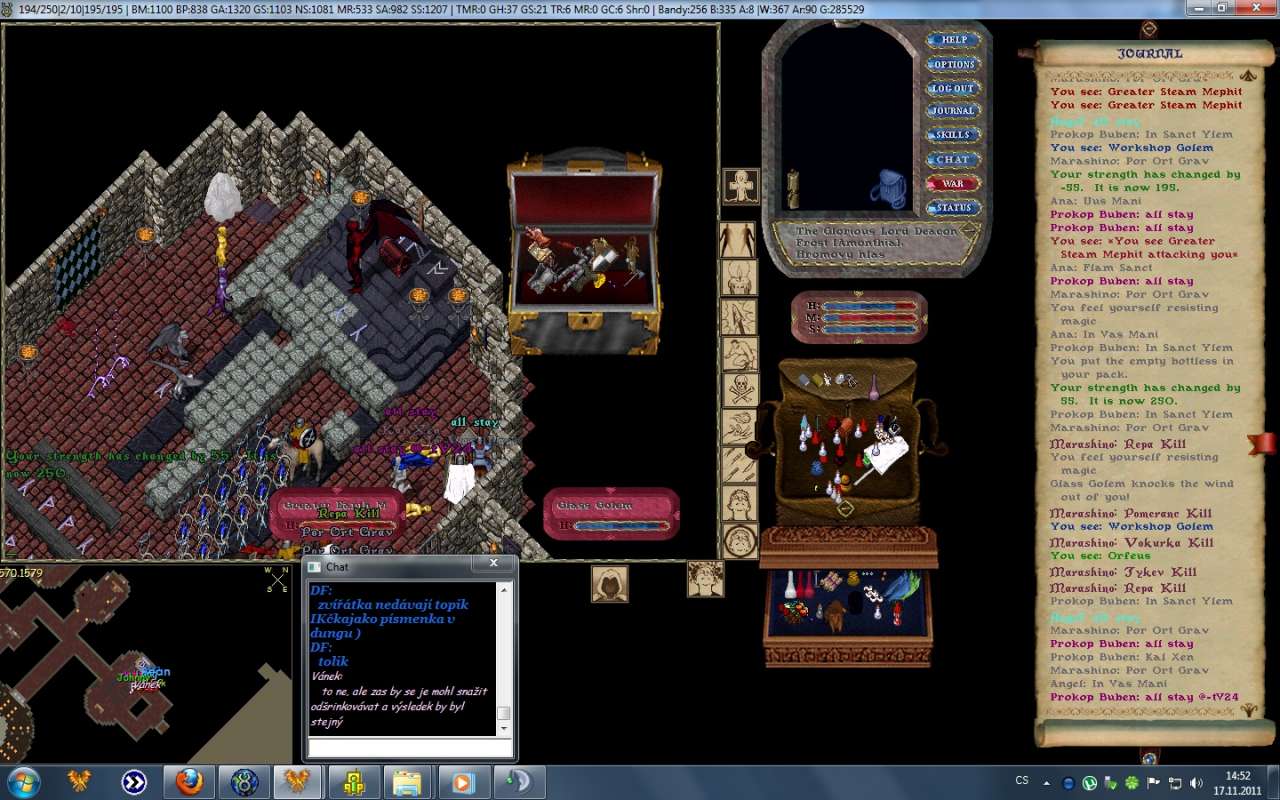This screenshot has height=800, width=1280.
Task: Open the blue backpack on the paperdoll
Action: (x=887, y=188)
